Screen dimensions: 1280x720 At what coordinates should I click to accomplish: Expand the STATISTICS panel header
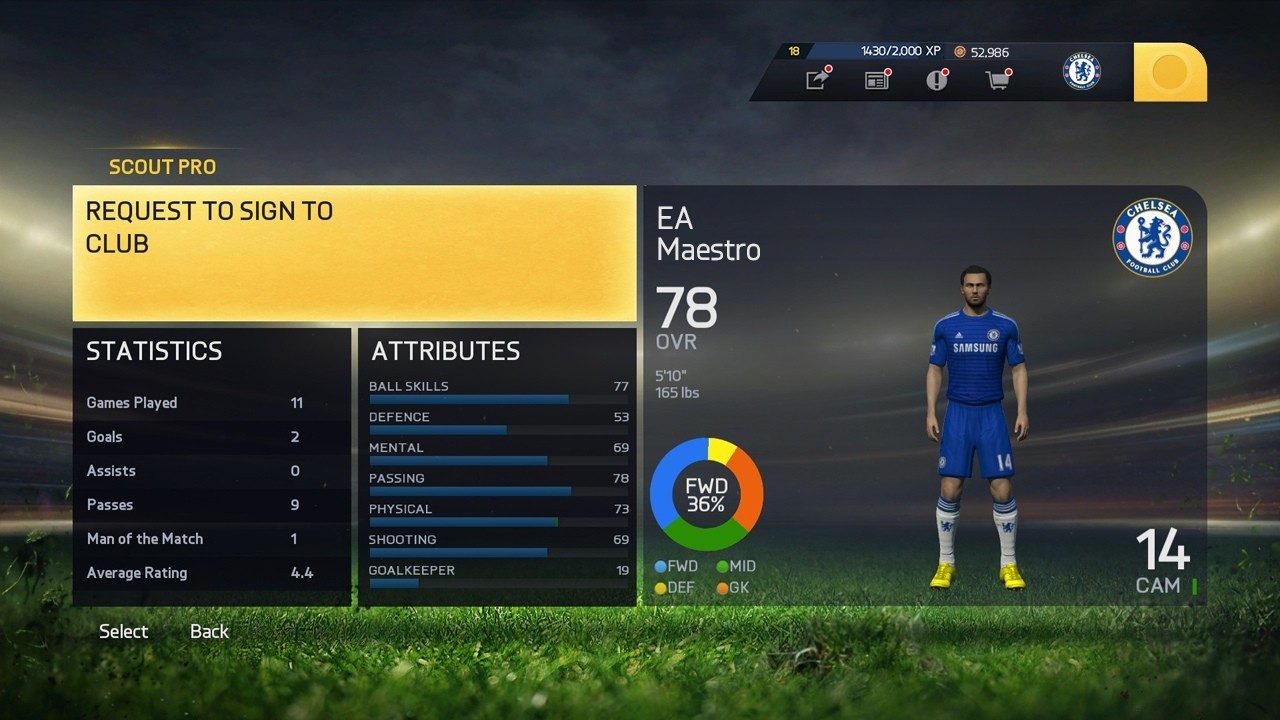[154, 351]
